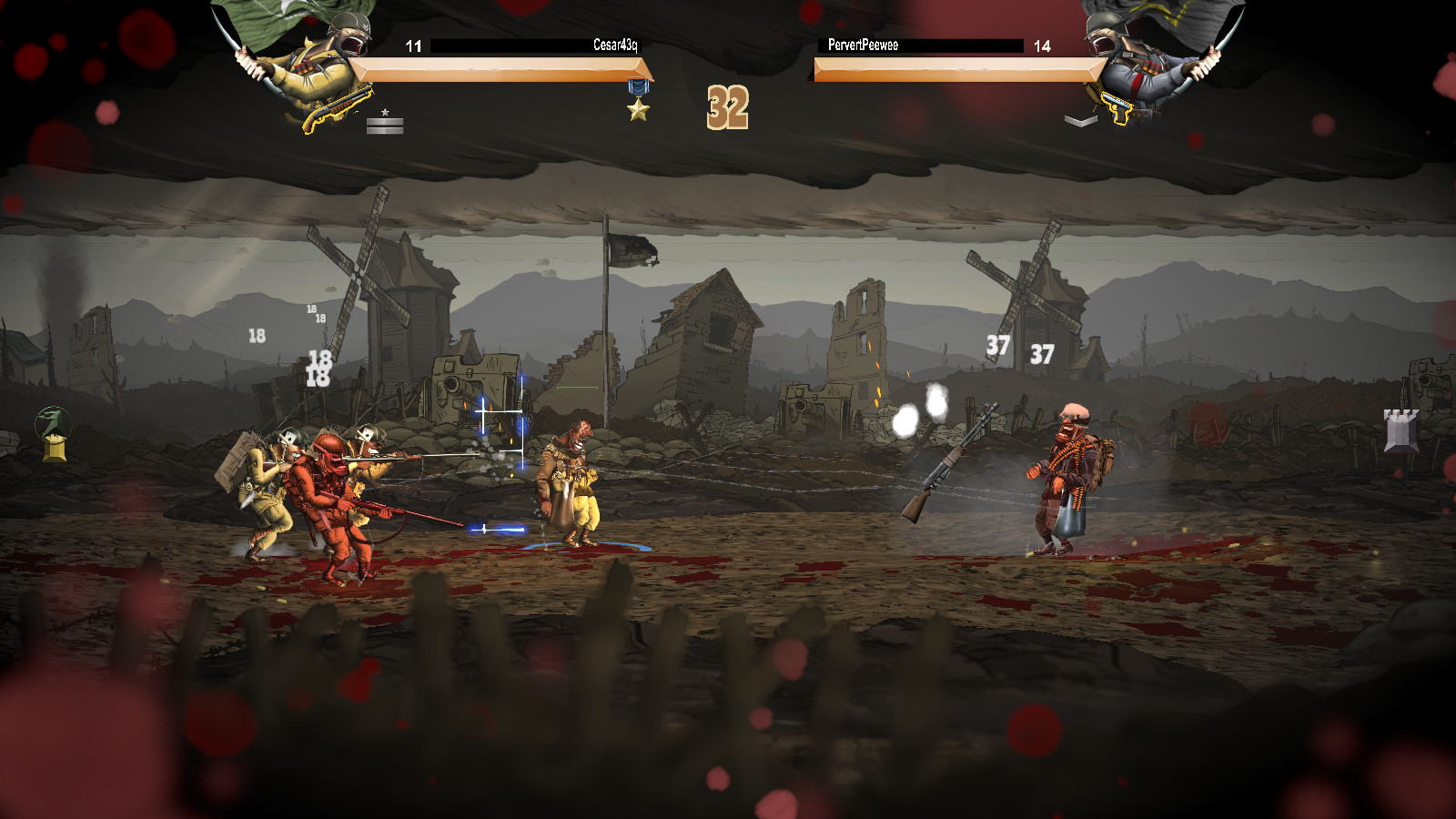
Task: Click the star and stripes rank insignia
Action: pyautogui.click(x=385, y=122)
